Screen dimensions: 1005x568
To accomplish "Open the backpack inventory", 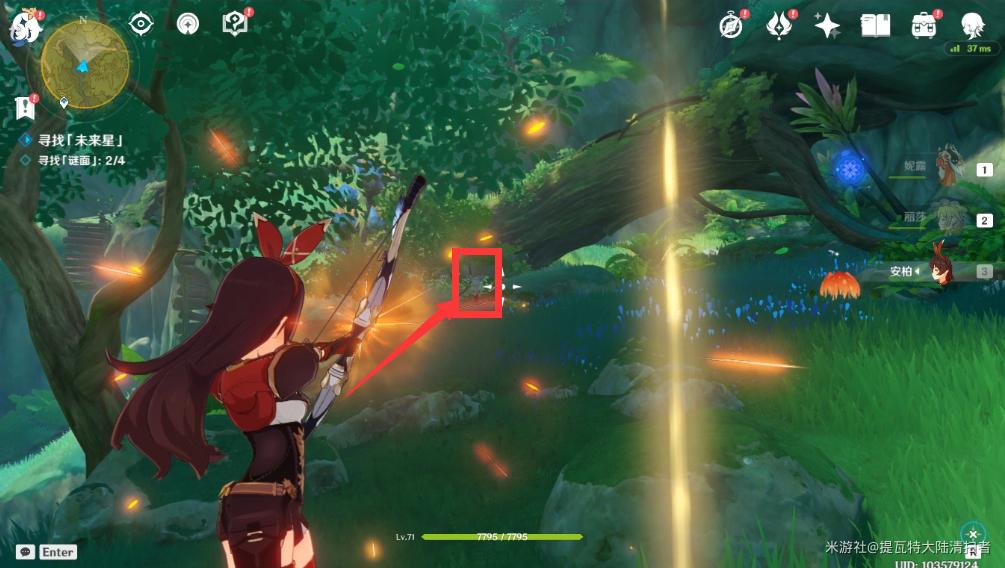I will click(923, 25).
